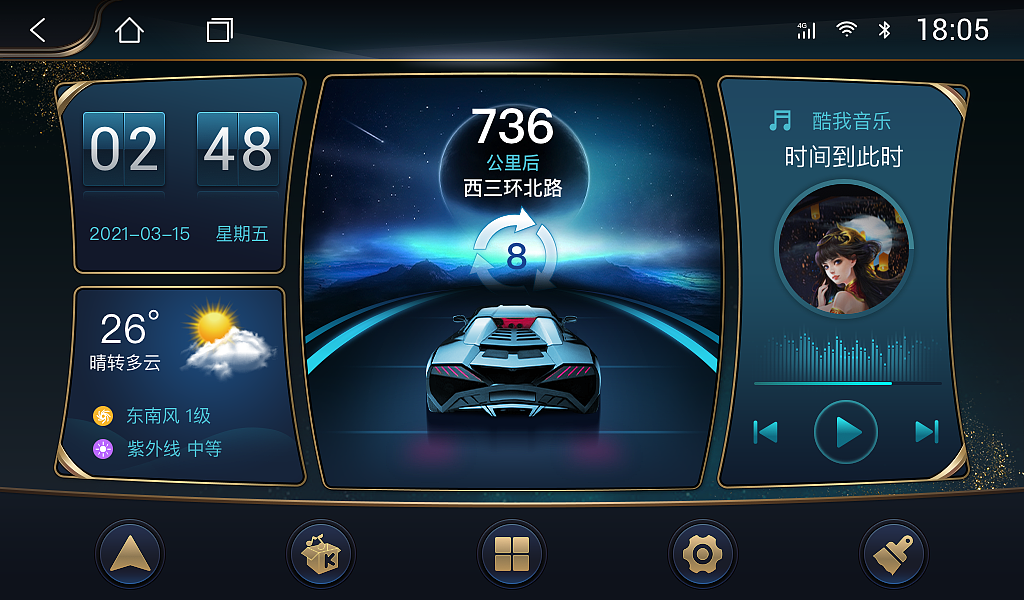The width and height of the screenshot is (1024, 600).
Task: Open the app grid from the dock
Action: [x=512, y=553]
